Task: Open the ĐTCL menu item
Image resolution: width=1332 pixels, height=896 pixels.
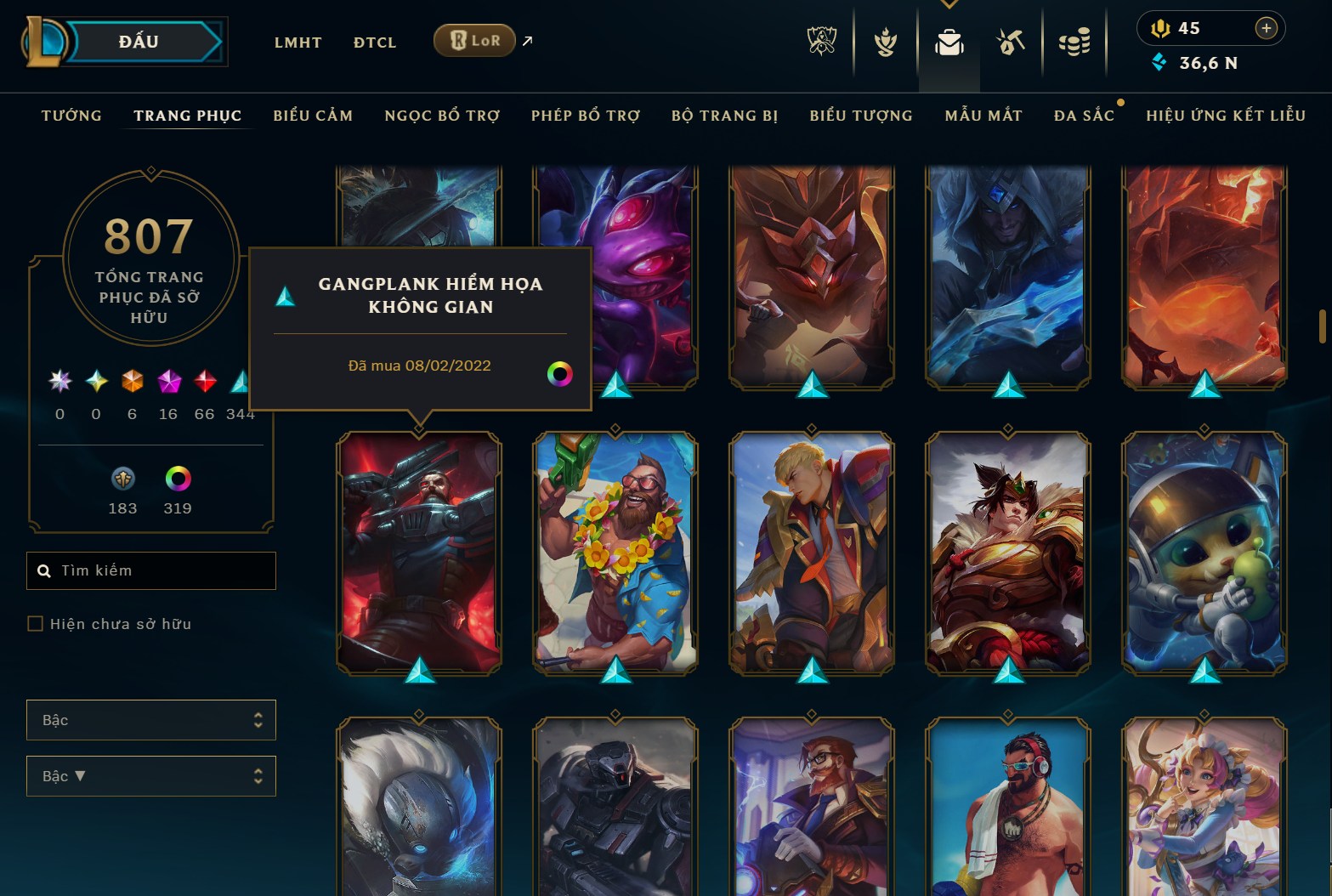Action: click(x=374, y=42)
